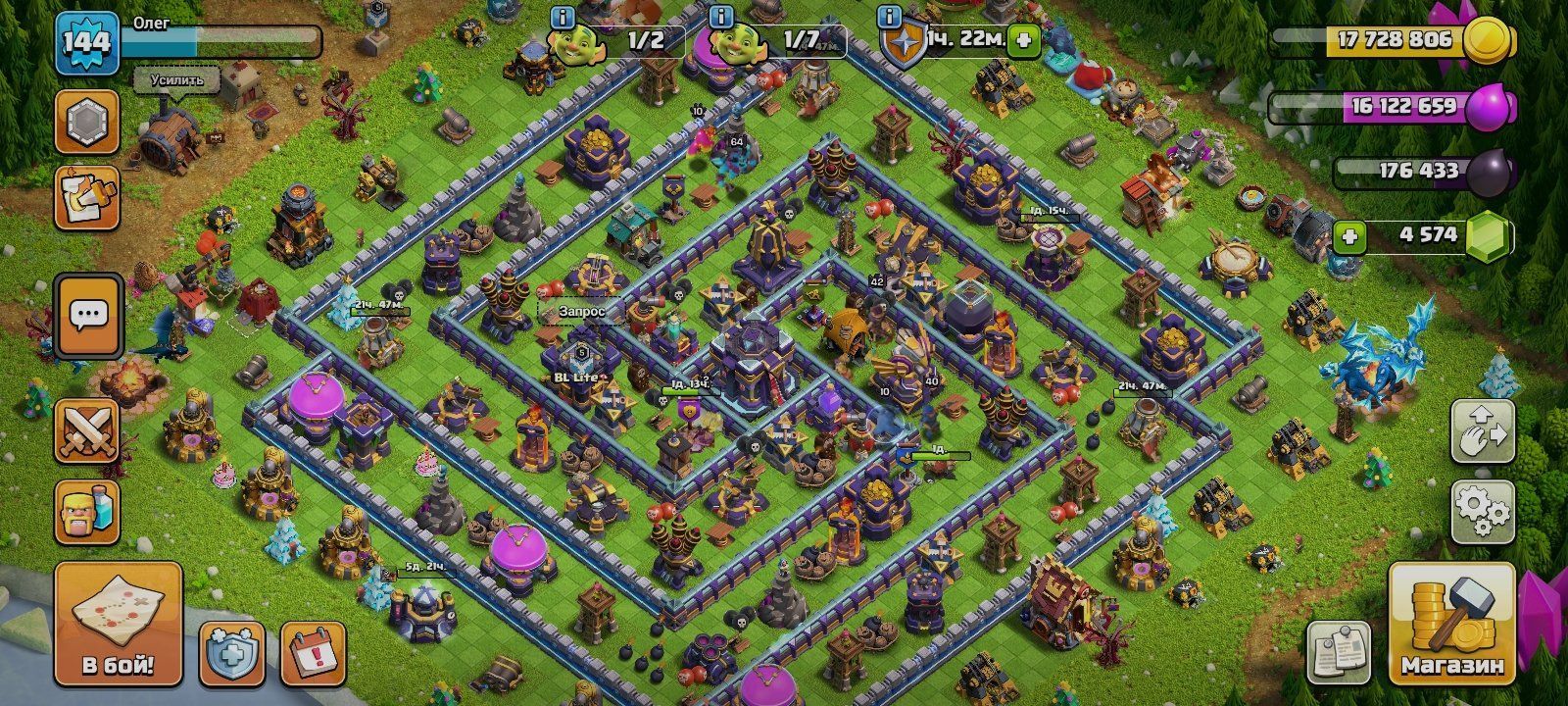Open the crossed swords battle log
1568x706 pixels.
tap(88, 431)
